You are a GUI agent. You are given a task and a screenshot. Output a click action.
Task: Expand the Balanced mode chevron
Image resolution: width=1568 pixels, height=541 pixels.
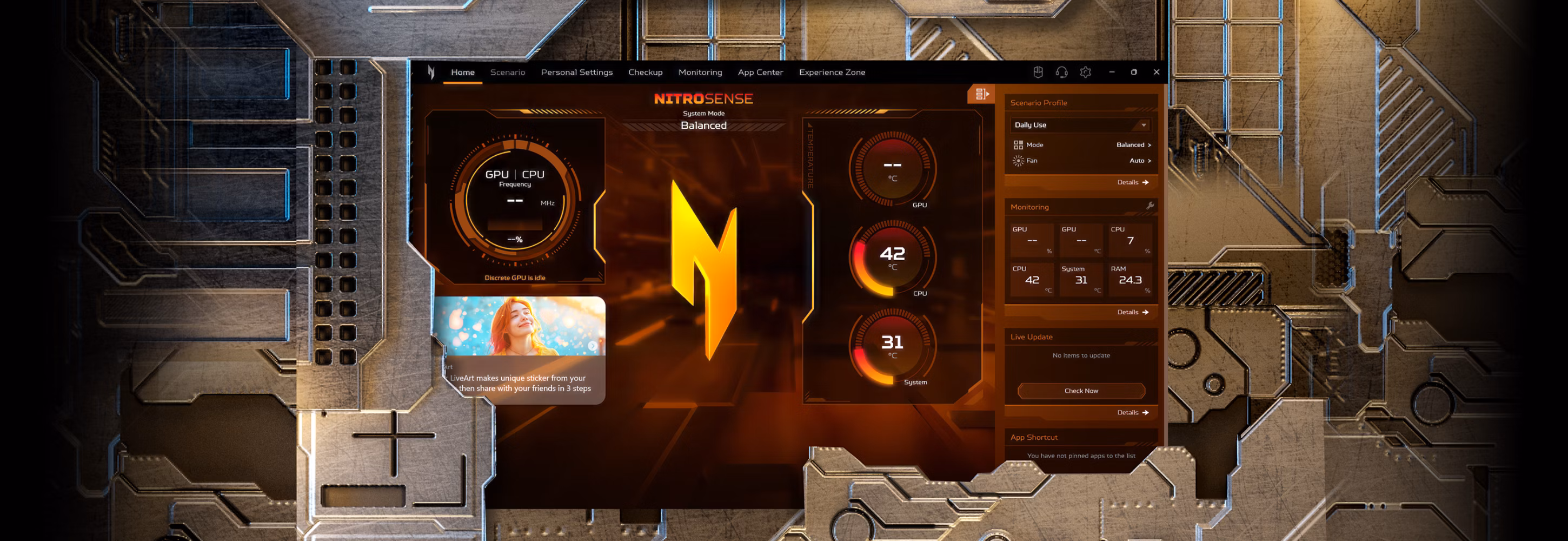click(x=1149, y=145)
